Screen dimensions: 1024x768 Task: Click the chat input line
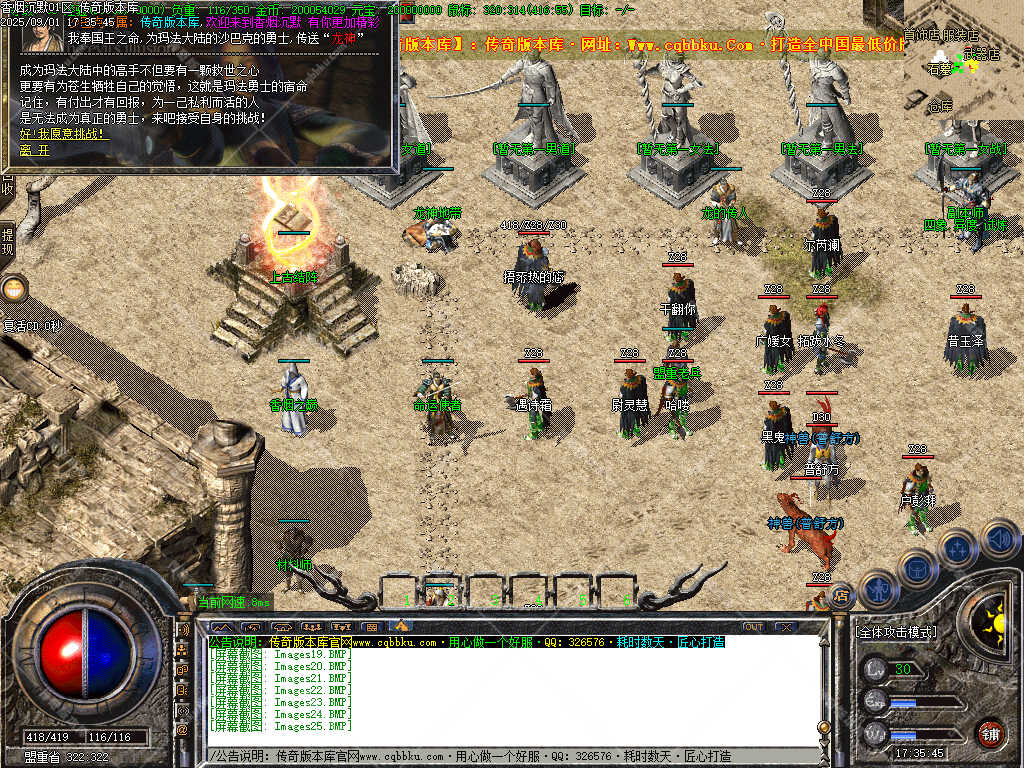pos(500,756)
